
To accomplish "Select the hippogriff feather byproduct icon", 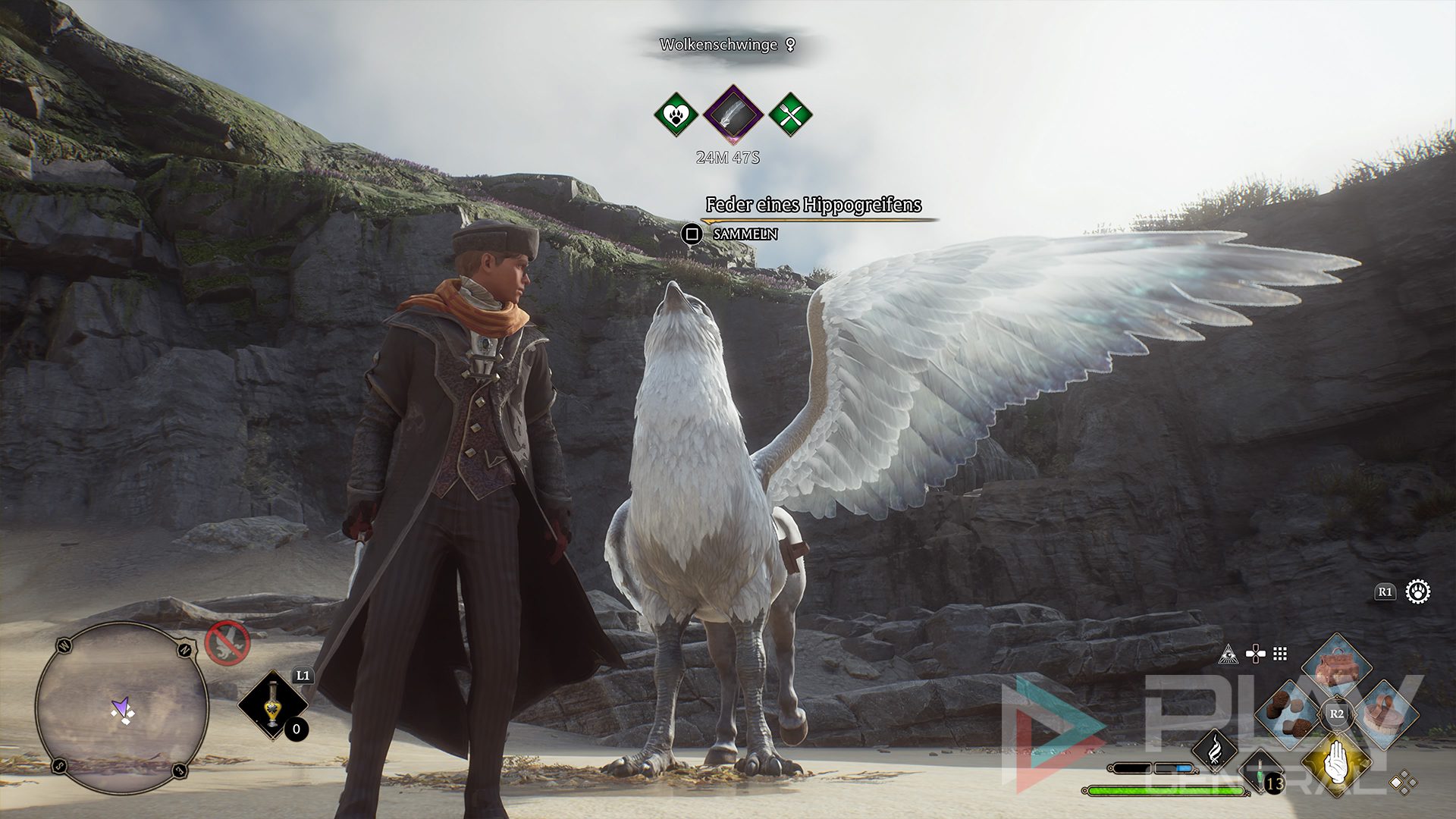I will pyautogui.click(x=733, y=115).
